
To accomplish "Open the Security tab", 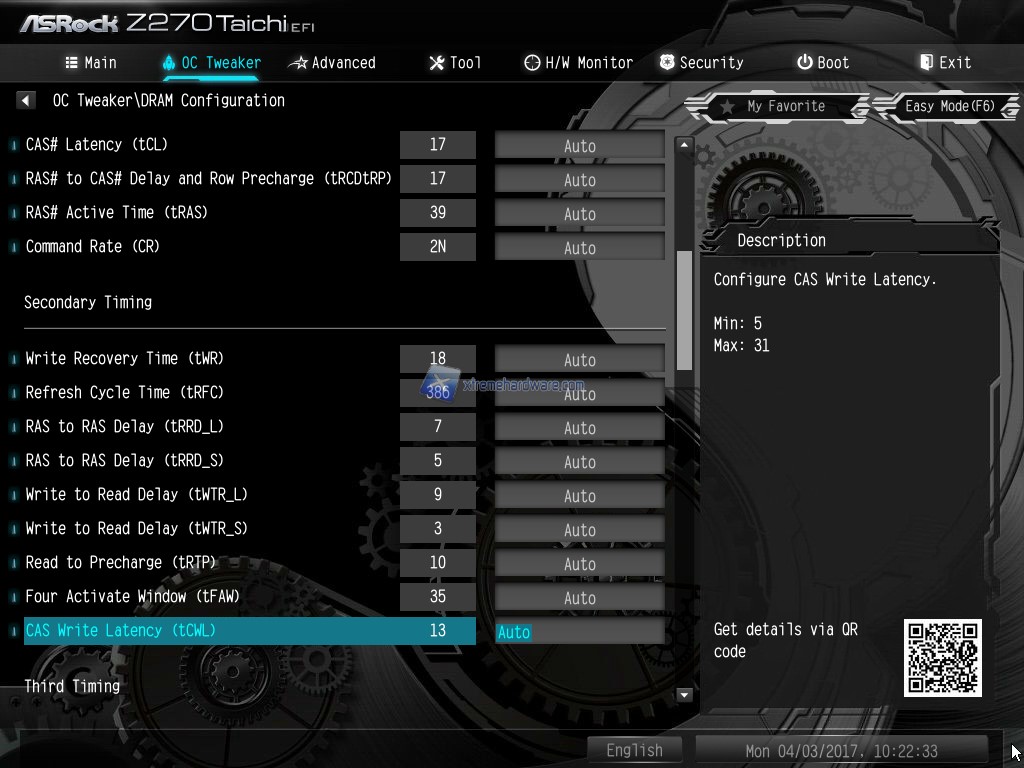I will pos(701,62).
